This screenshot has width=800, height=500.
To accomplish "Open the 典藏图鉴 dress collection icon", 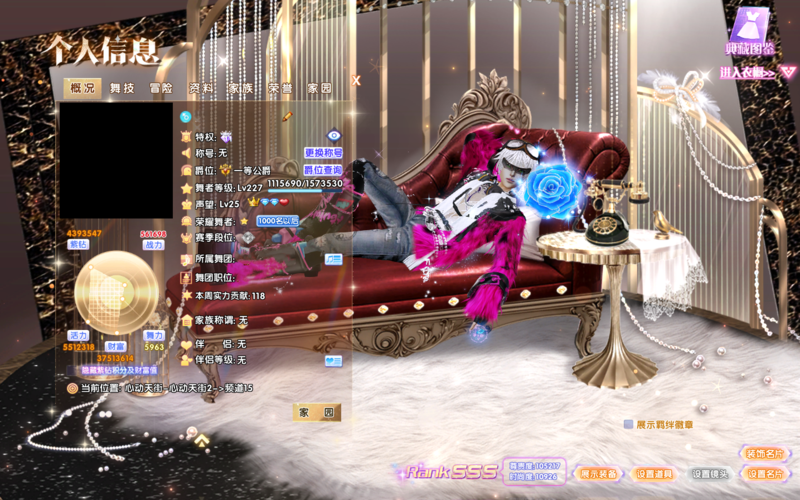I will click(x=748, y=30).
